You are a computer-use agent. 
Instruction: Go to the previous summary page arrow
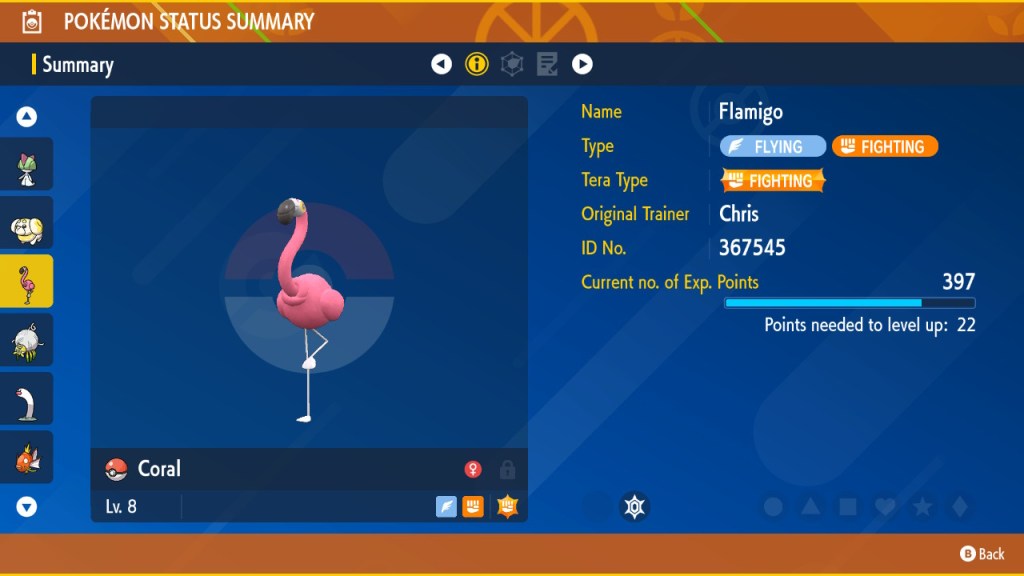click(441, 65)
